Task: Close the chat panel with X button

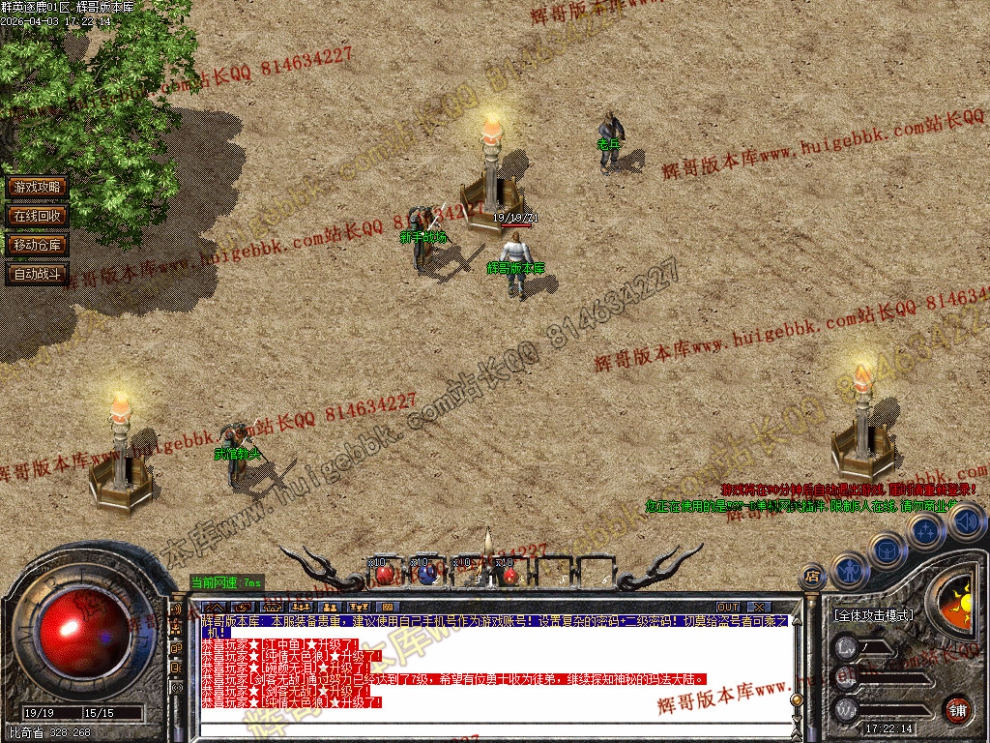Action: tap(760, 607)
